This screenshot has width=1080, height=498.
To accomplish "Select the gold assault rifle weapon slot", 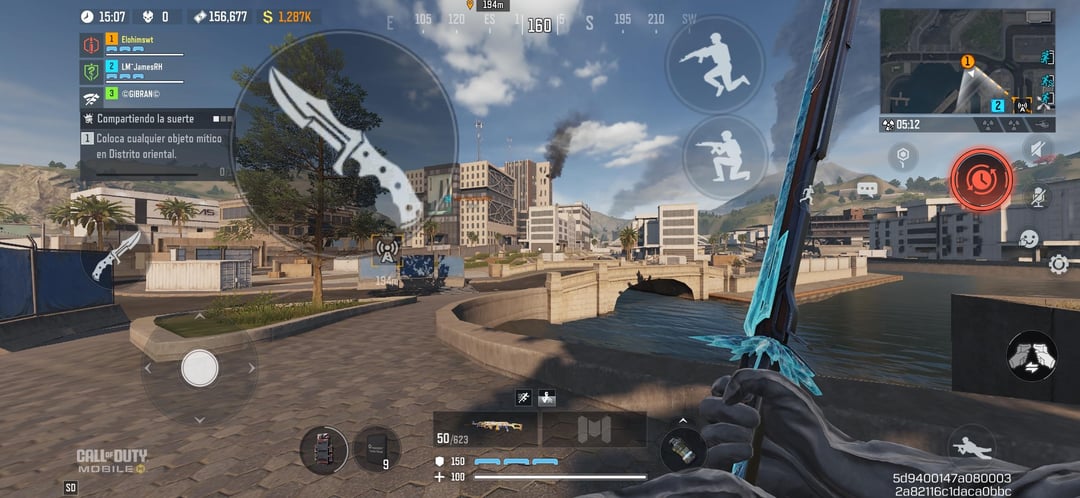I will [487, 429].
